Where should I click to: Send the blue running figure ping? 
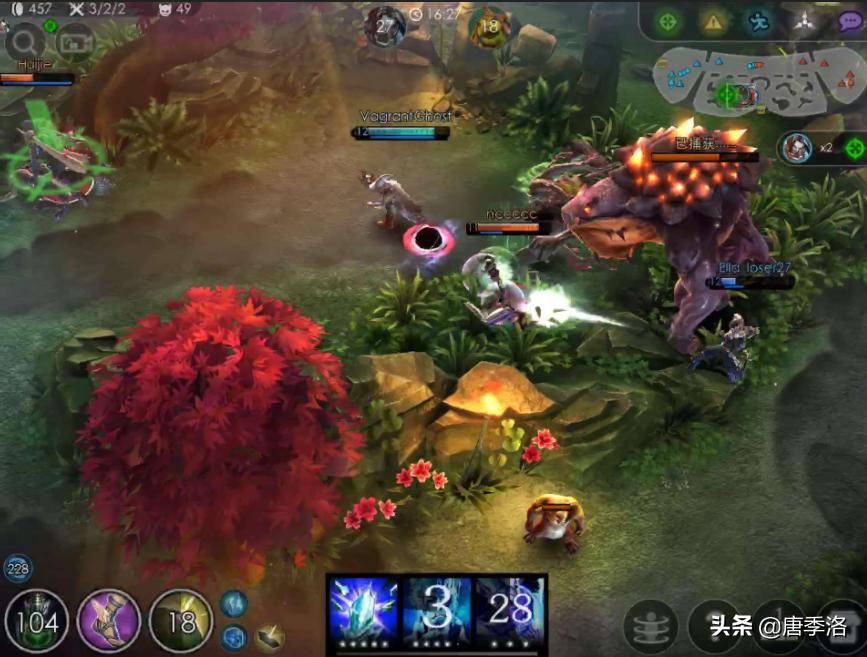coord(759,21)
